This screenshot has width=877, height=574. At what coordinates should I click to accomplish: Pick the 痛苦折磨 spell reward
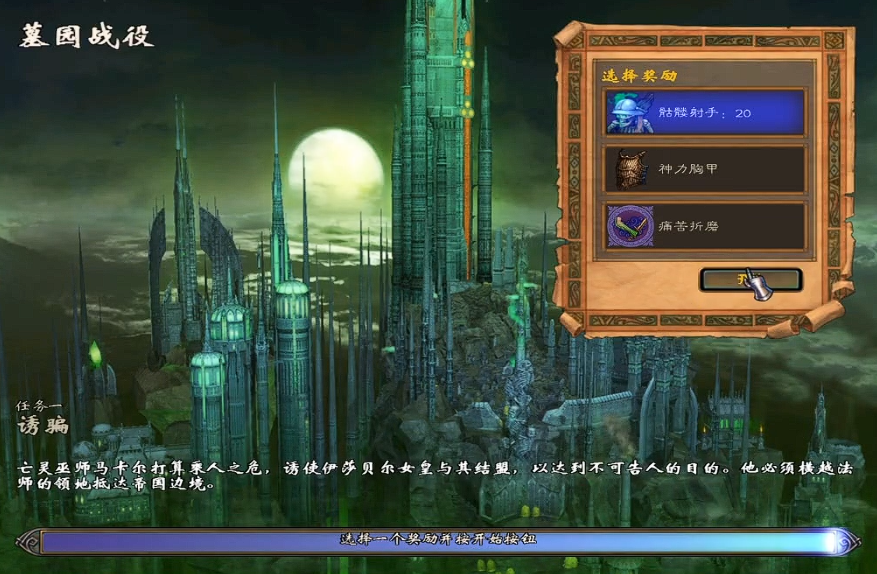(x=705, y=226)
